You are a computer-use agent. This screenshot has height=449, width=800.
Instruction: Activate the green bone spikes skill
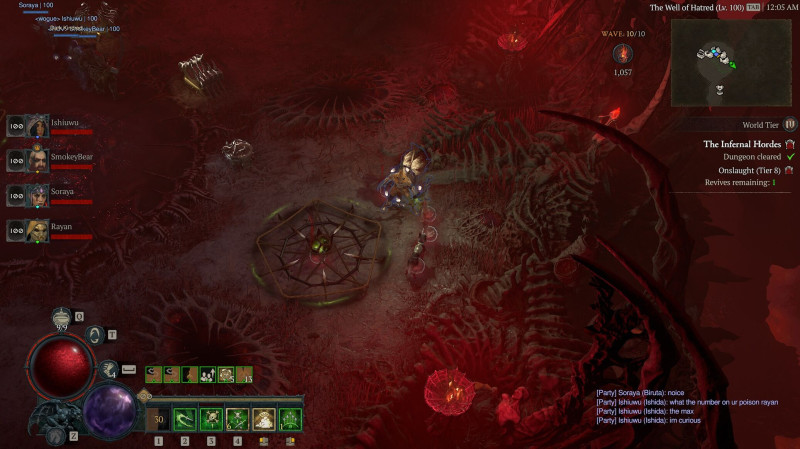291,418
